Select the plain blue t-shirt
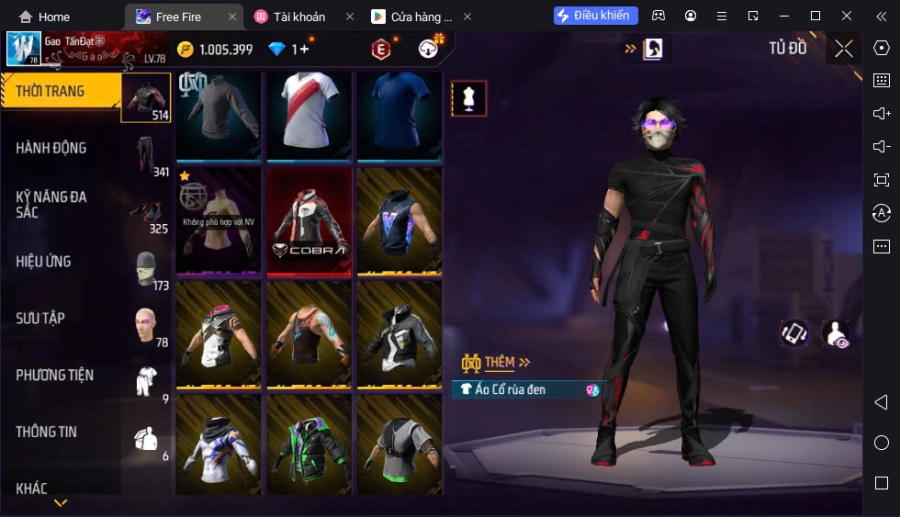The width and height of the screenshot is (900, 517). 399,113
